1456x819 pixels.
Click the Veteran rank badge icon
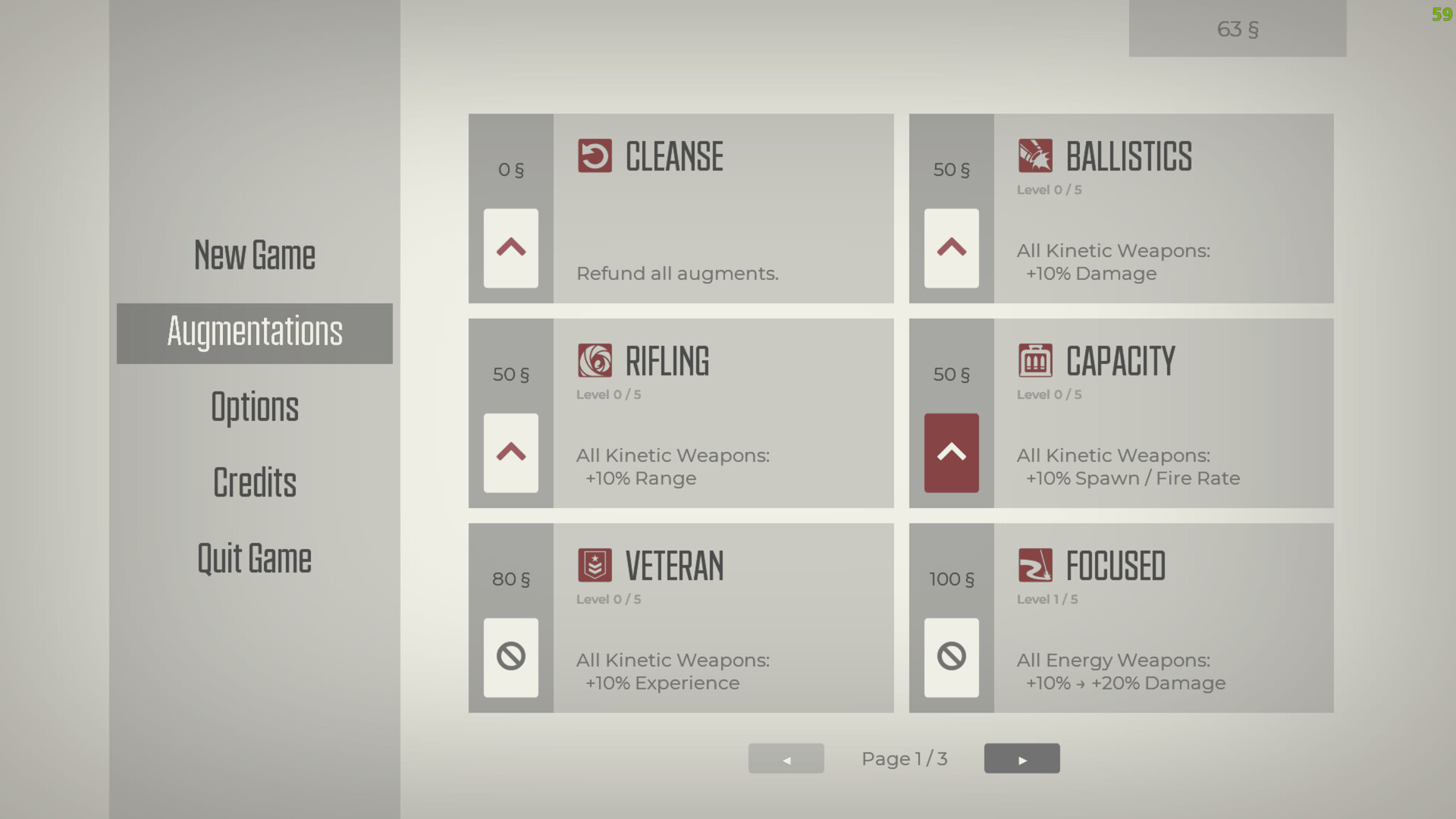[595, 565]
